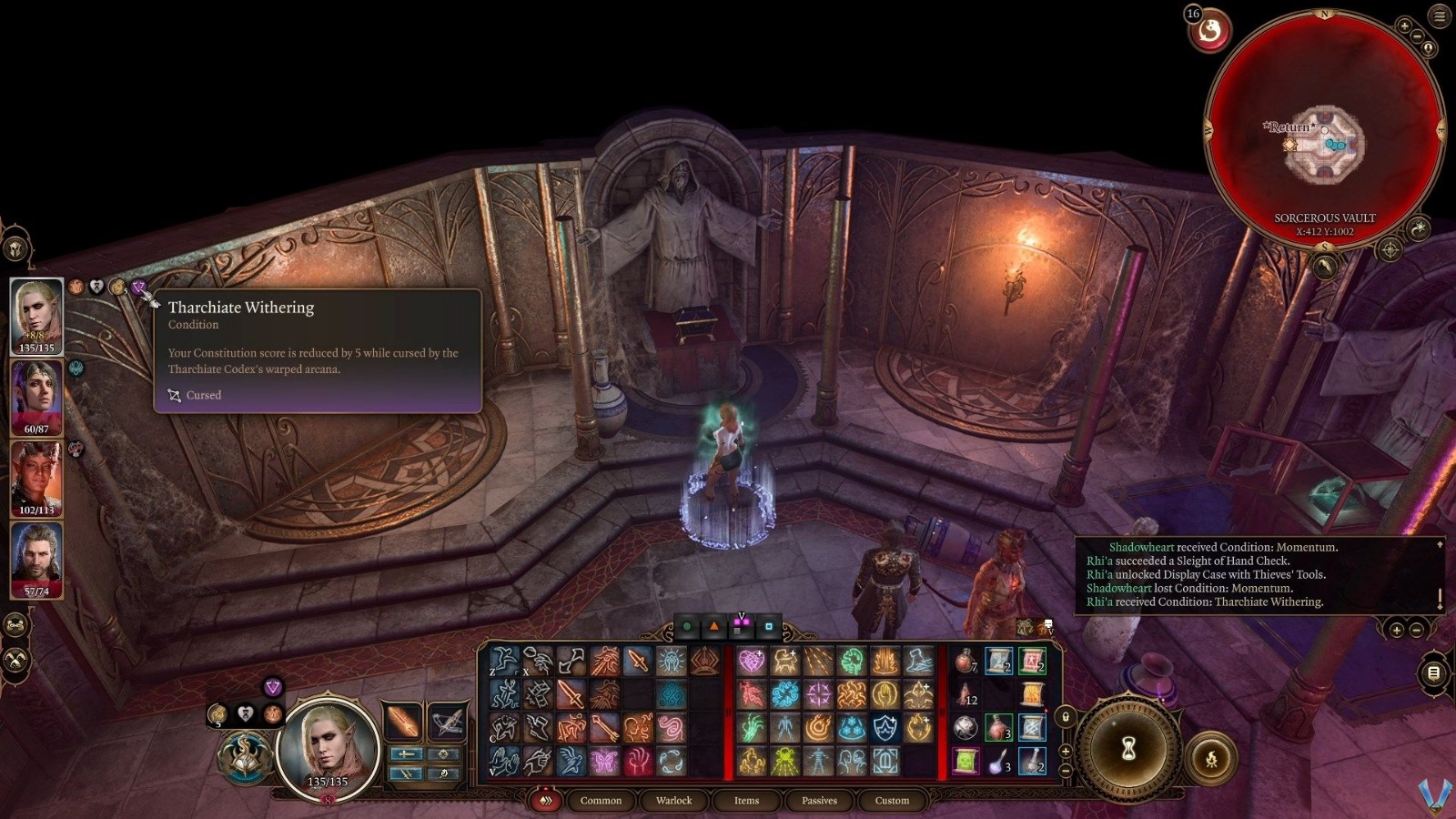Open the Passives tab on the hotbar

[818, 801]
